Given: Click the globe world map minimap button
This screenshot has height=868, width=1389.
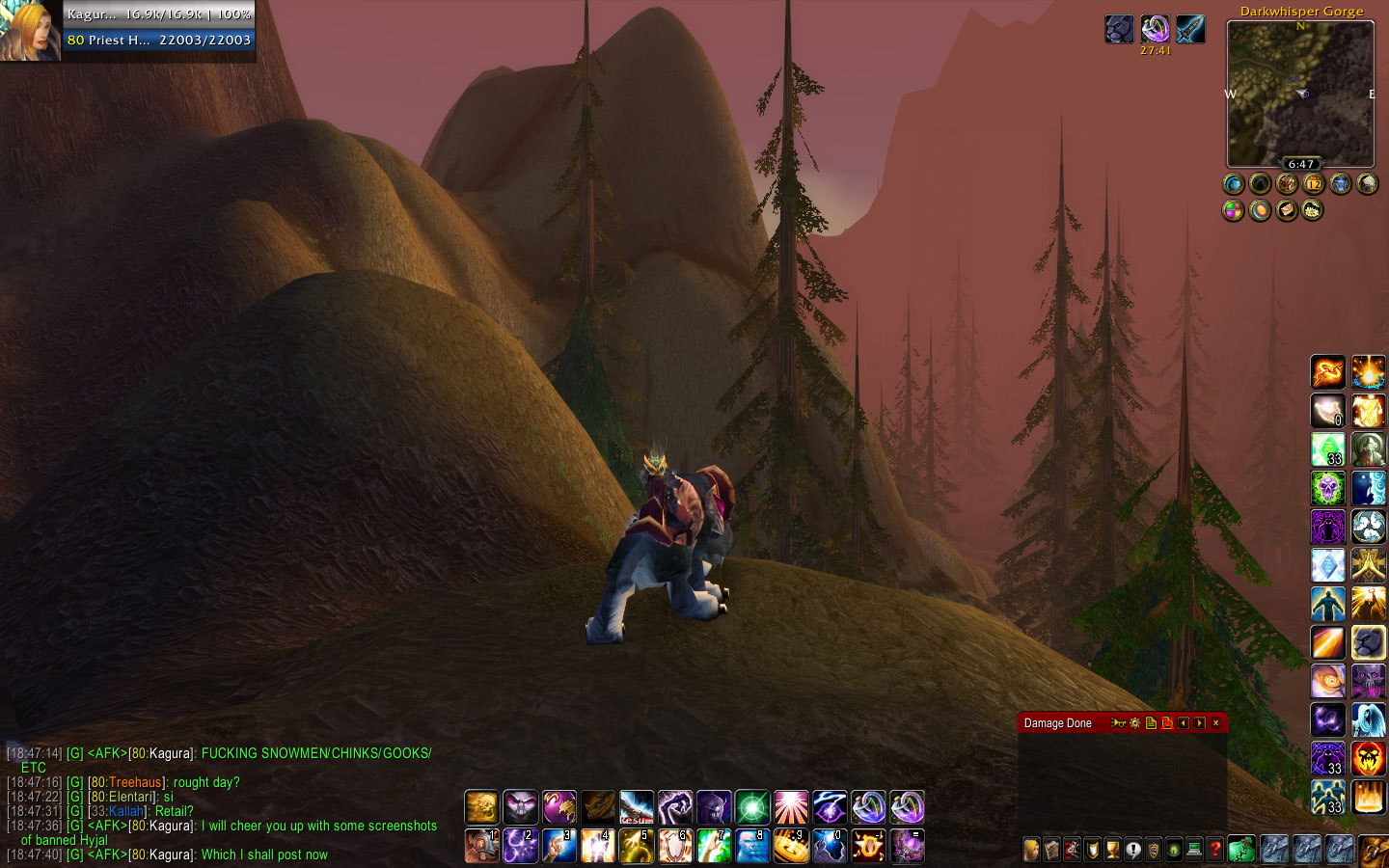Looking at the screenshot, I should [1233, 183].
